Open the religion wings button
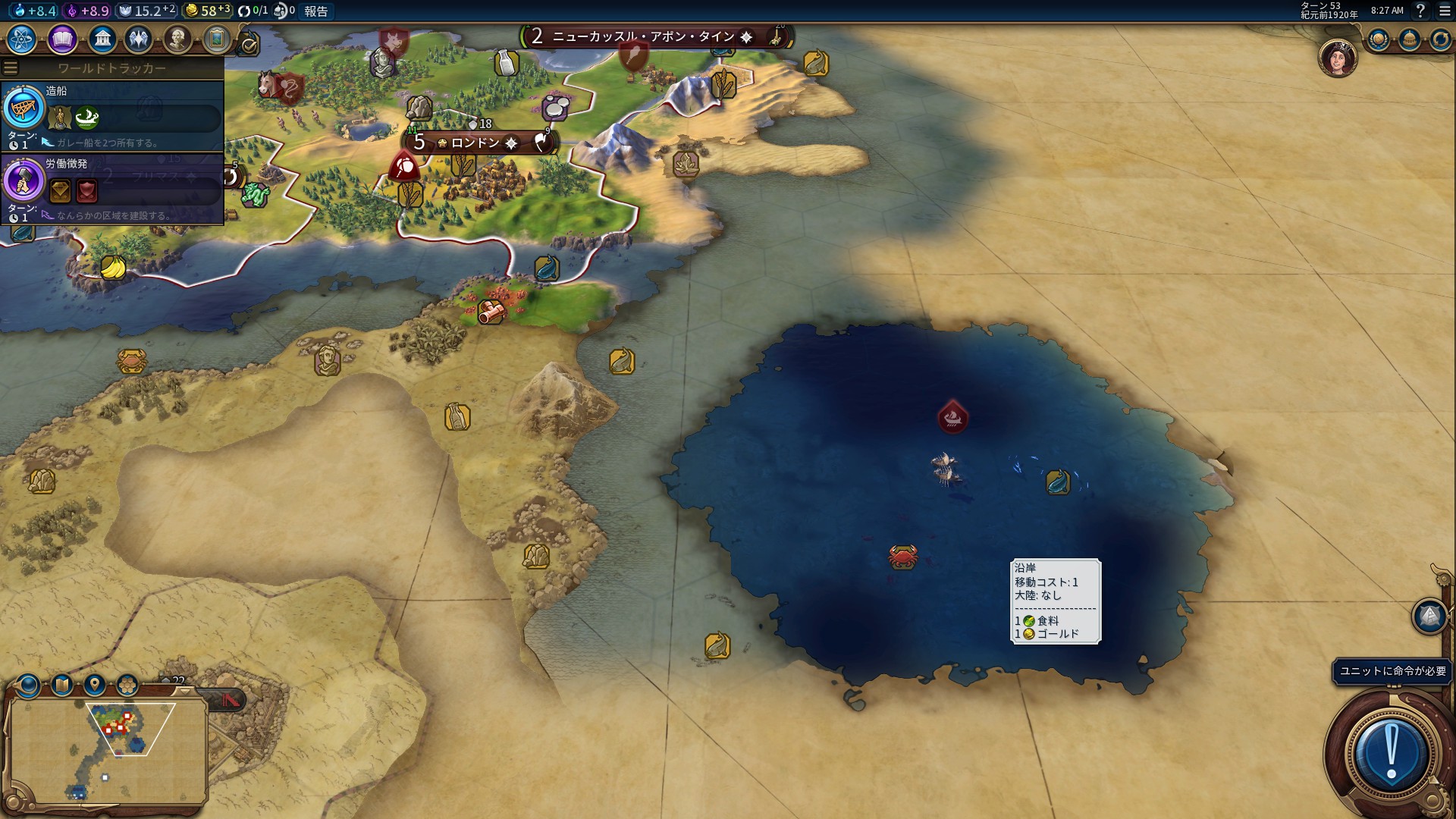The width and height of the screenshot is (1456, 819). (x=139, y=39)
